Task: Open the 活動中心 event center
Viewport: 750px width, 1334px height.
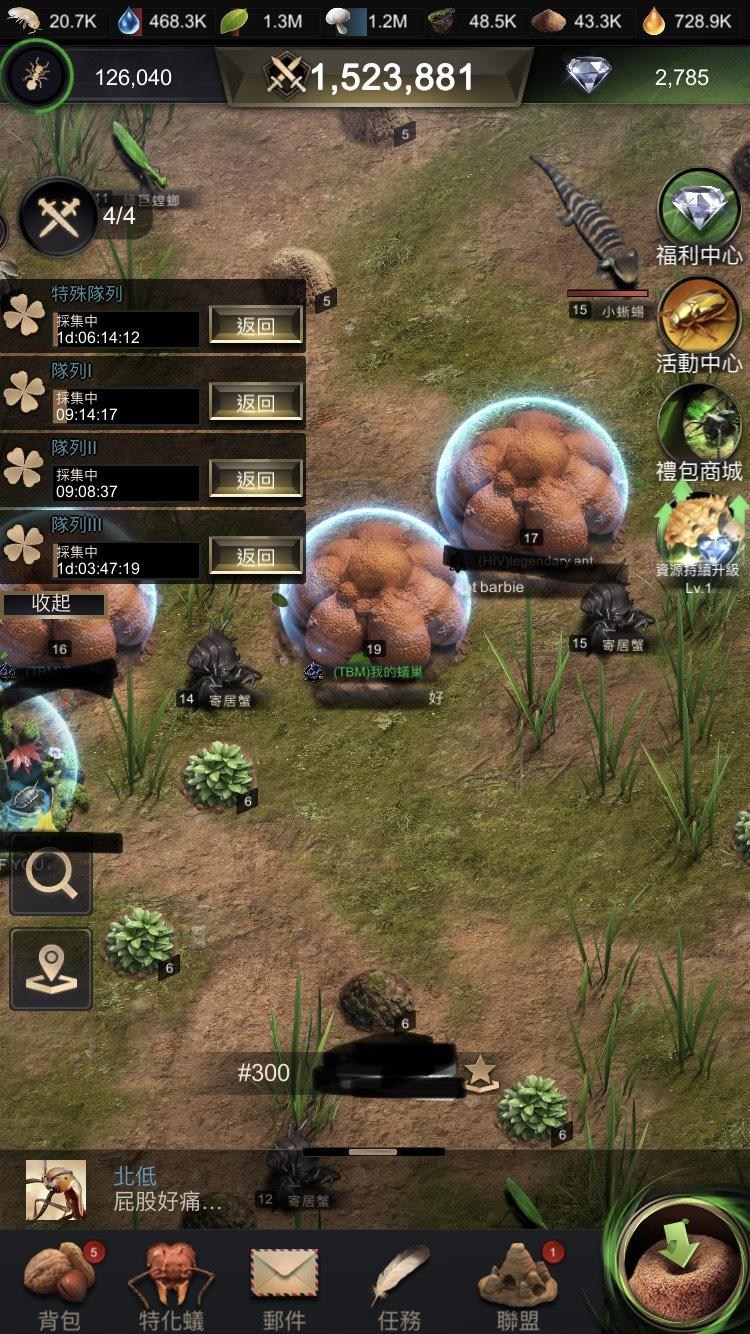Action: tap(699, 320)
